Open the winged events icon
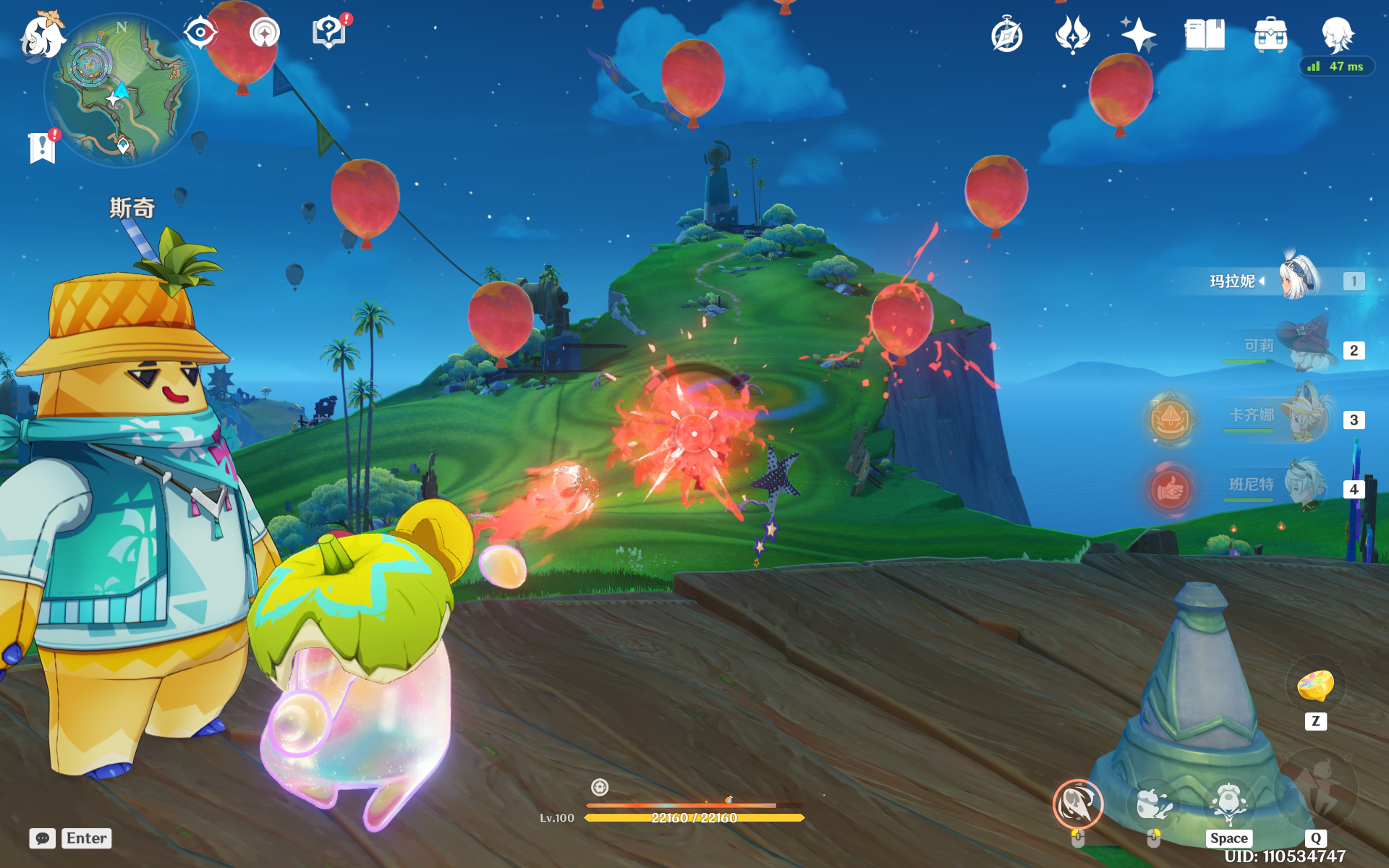This screenshot has width=1389, height=868. pos(1072,35)
